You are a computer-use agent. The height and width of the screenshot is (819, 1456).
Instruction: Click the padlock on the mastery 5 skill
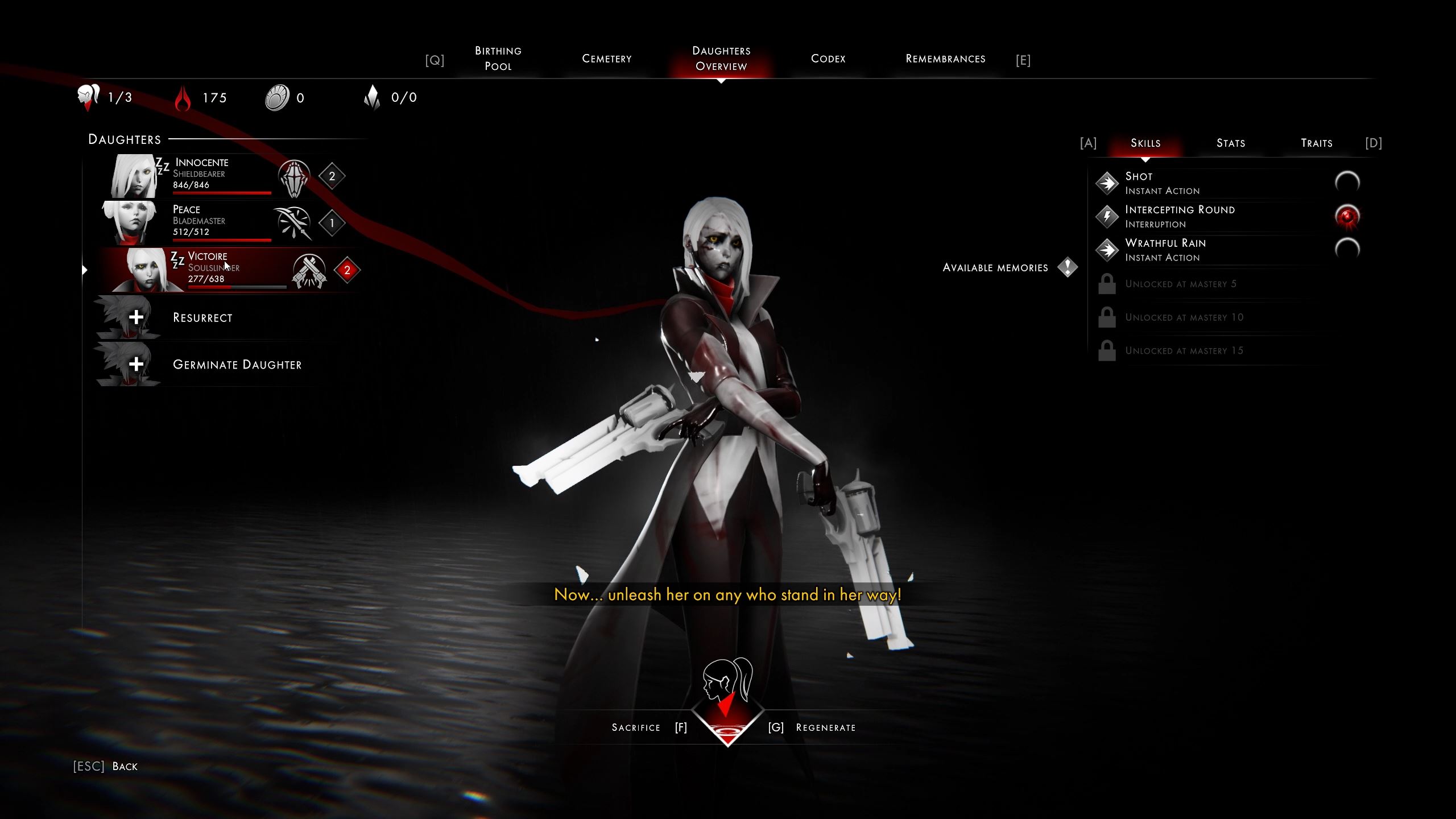1108,283
